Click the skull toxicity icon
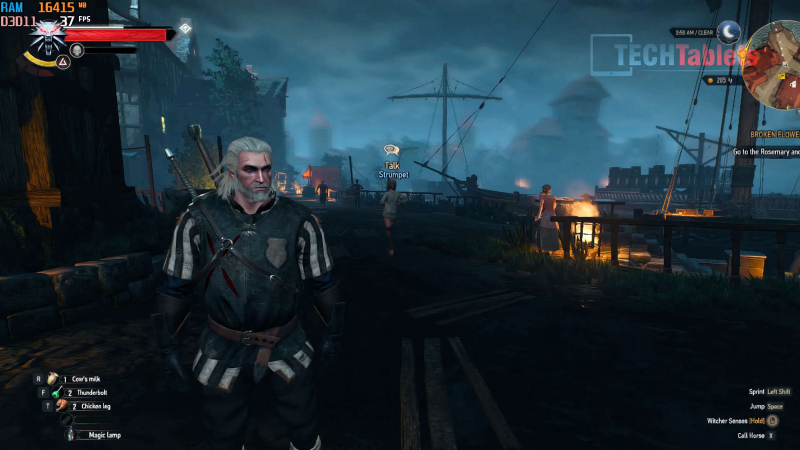800x450 pixels. pos(77,49)
